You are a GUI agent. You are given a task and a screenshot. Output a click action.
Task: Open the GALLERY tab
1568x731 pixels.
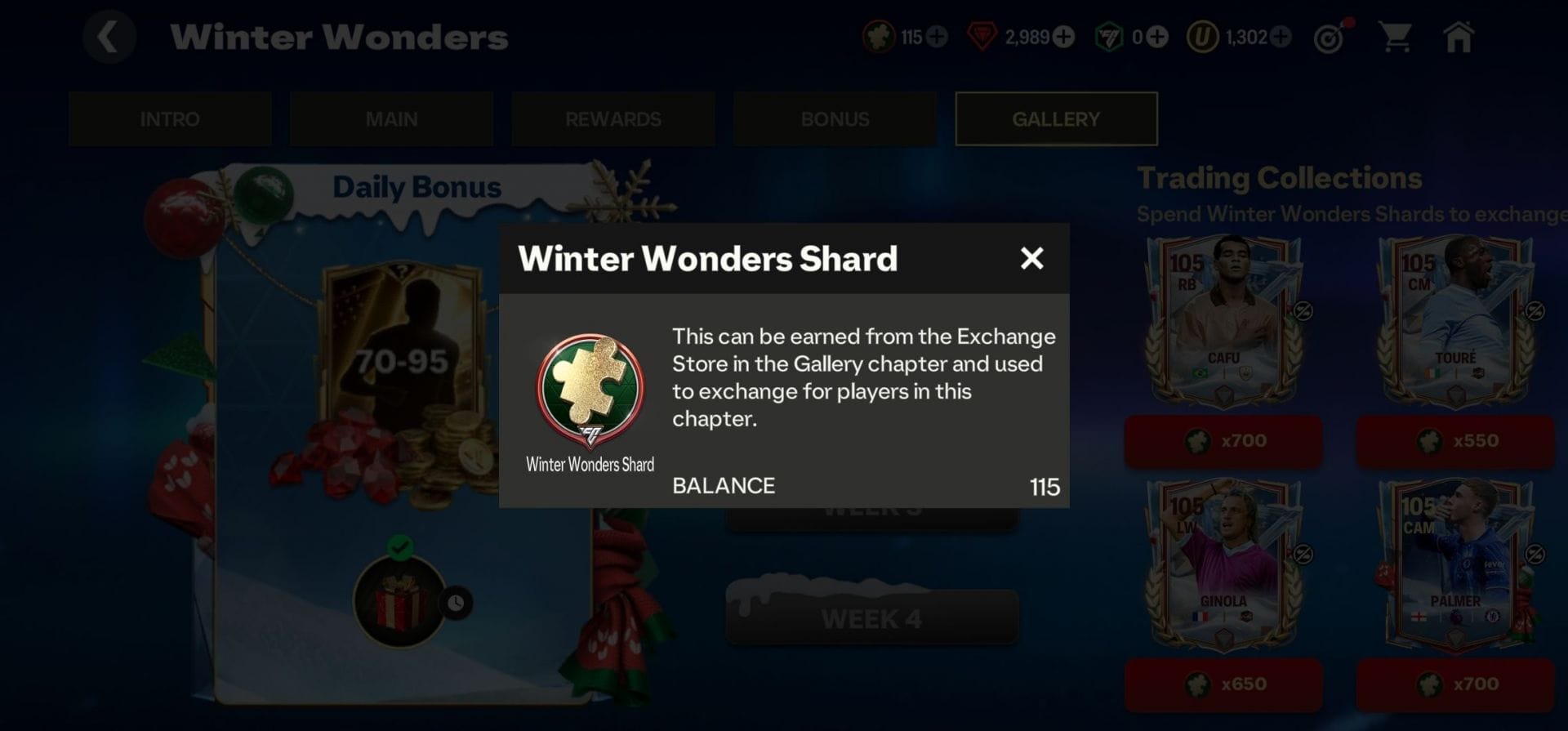(1056, 119)
